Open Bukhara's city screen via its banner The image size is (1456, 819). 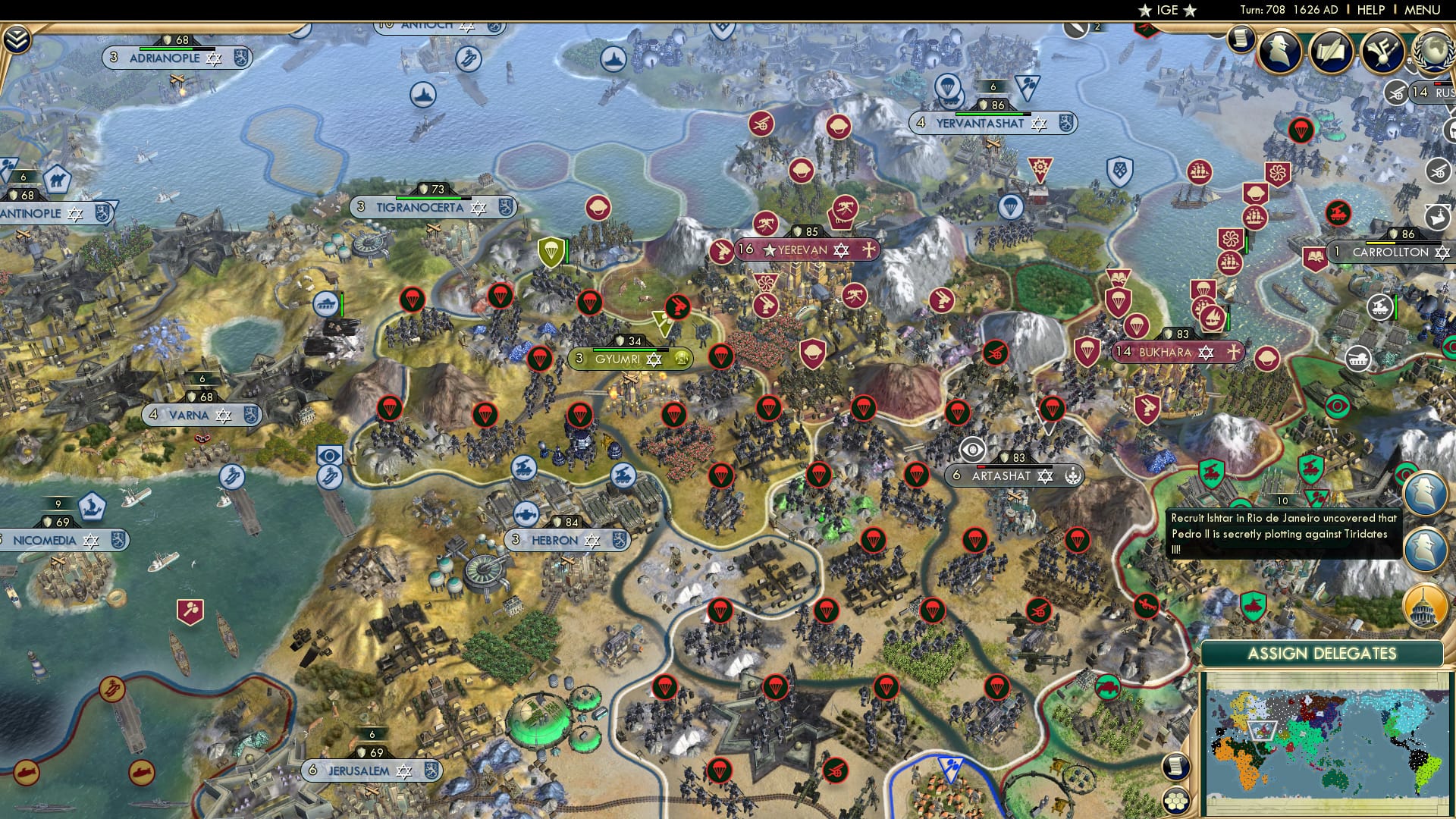[1178, 352]
